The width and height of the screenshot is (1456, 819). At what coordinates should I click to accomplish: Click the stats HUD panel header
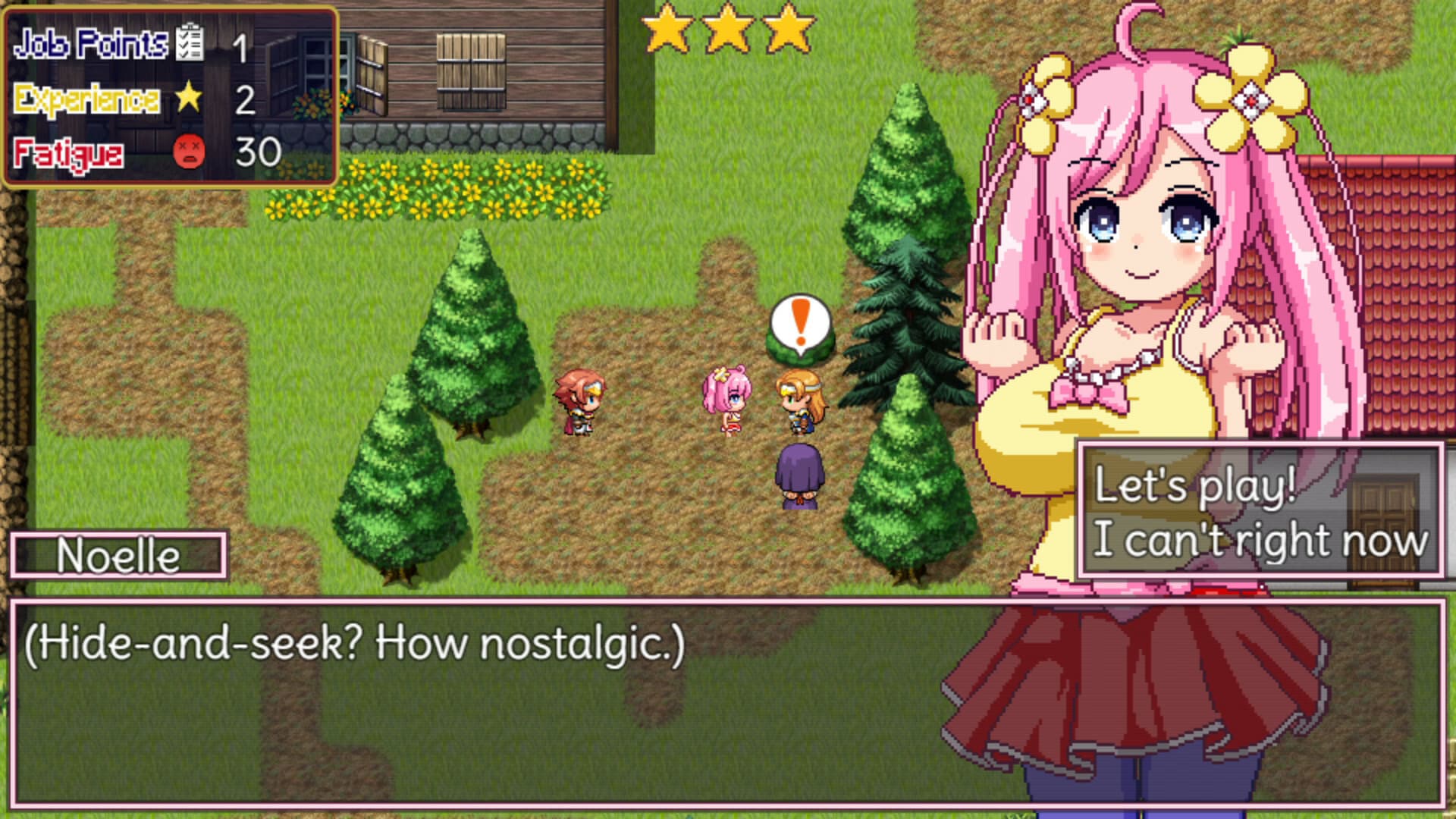[x=91, y=45]
